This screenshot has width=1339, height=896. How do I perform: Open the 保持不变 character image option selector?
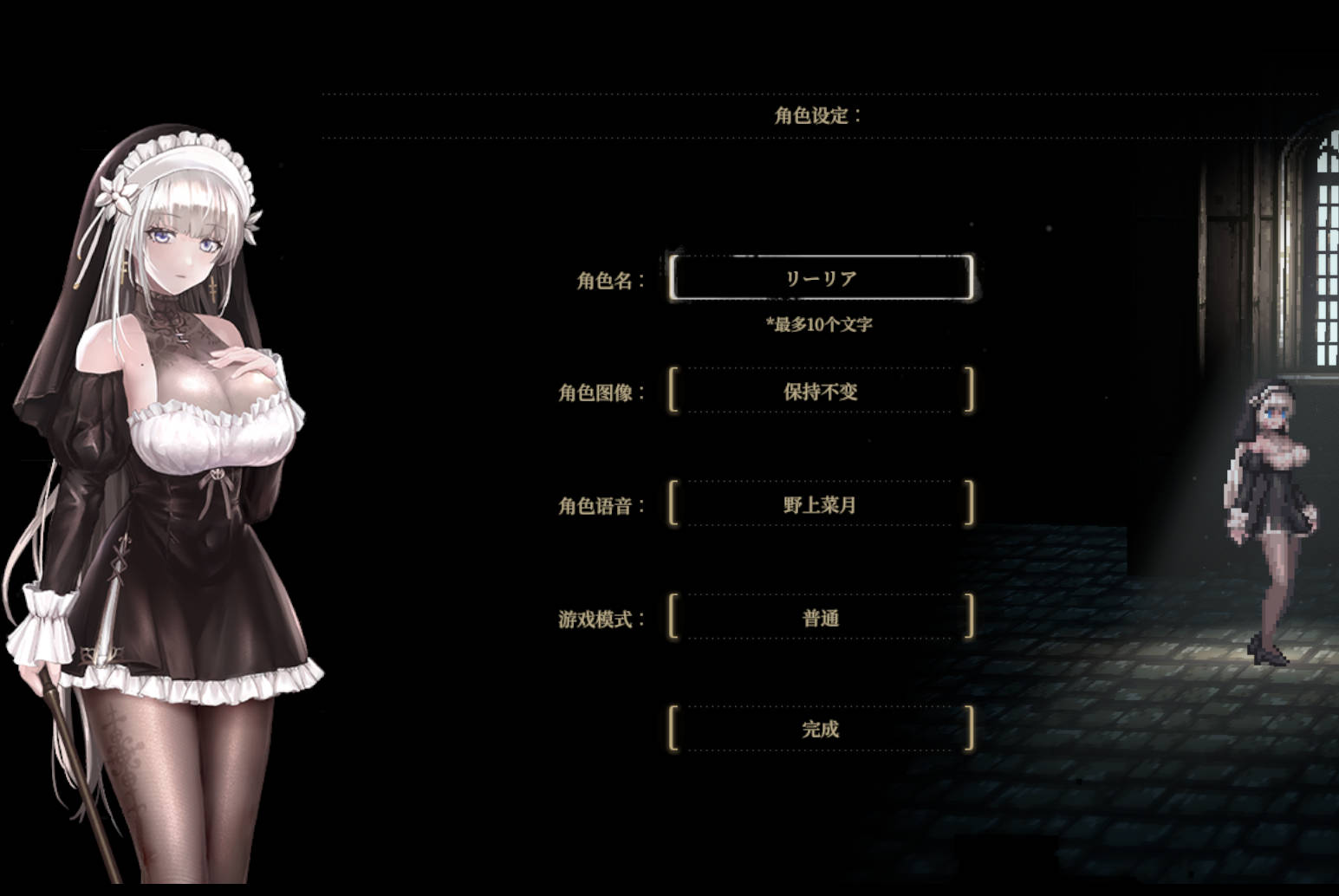(819, 391)
